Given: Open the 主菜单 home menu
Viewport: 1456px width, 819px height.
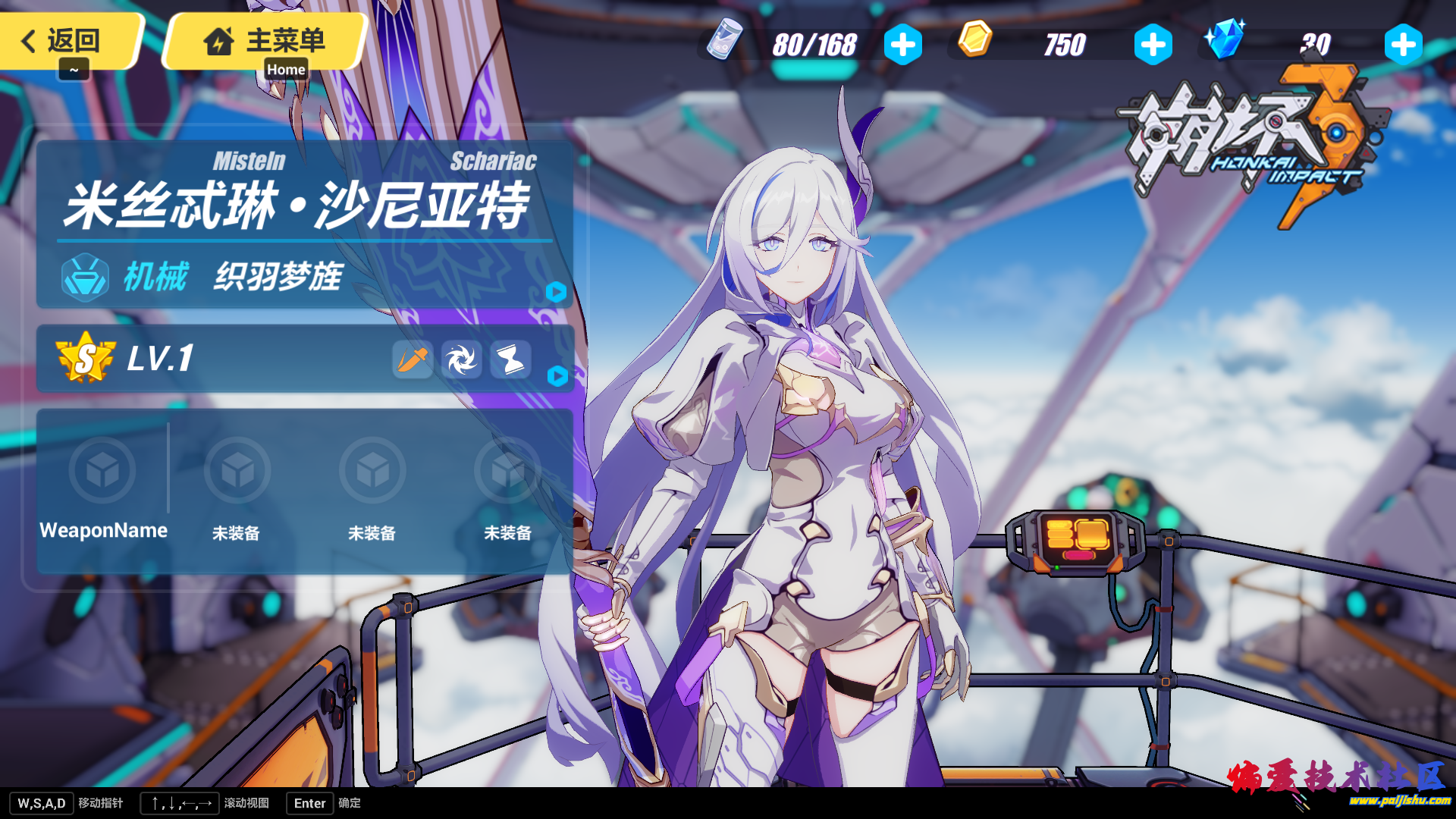Looking at the screenshot, I should [265, 40].
